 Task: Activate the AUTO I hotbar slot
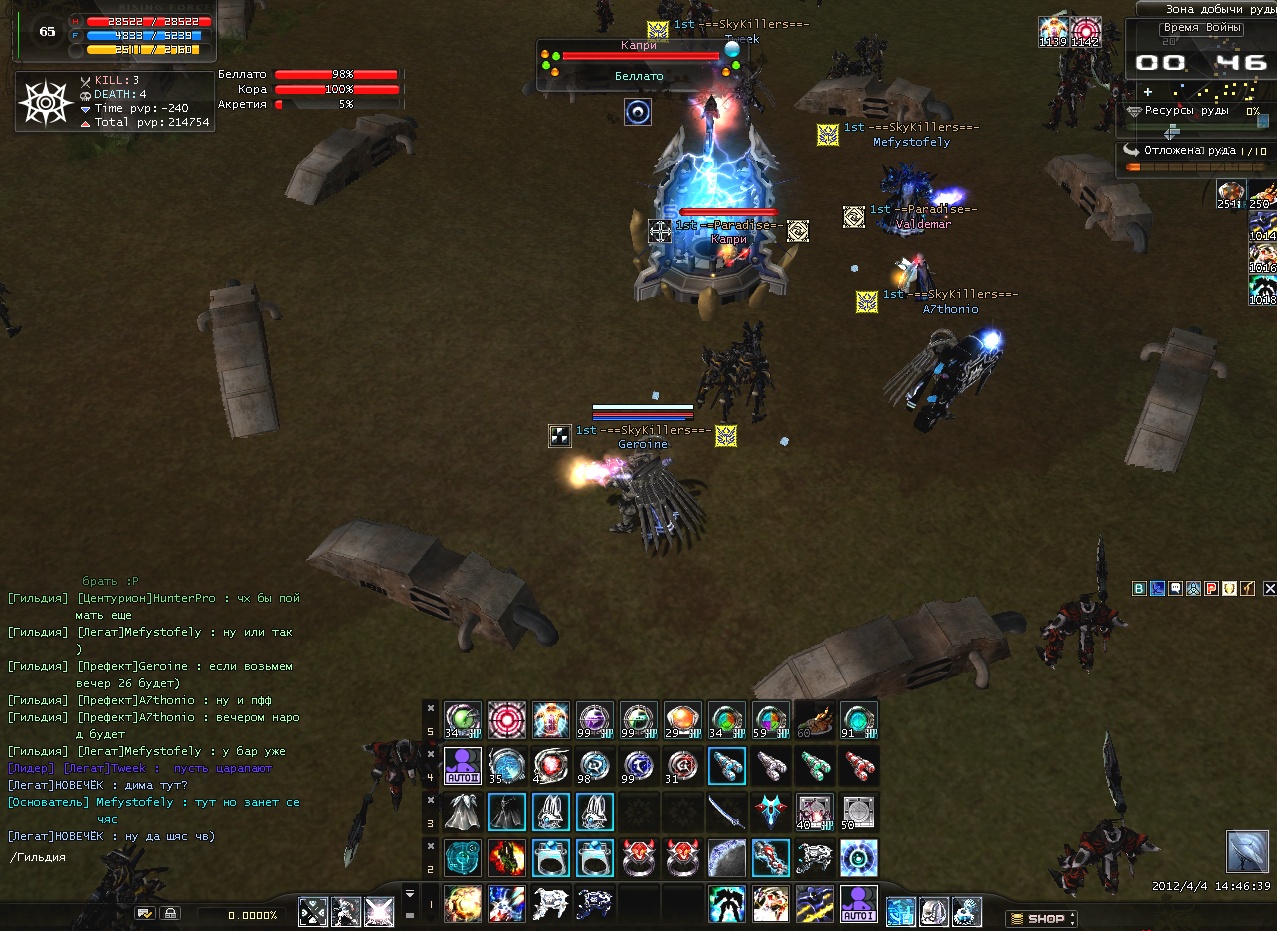tap(858, 903)
